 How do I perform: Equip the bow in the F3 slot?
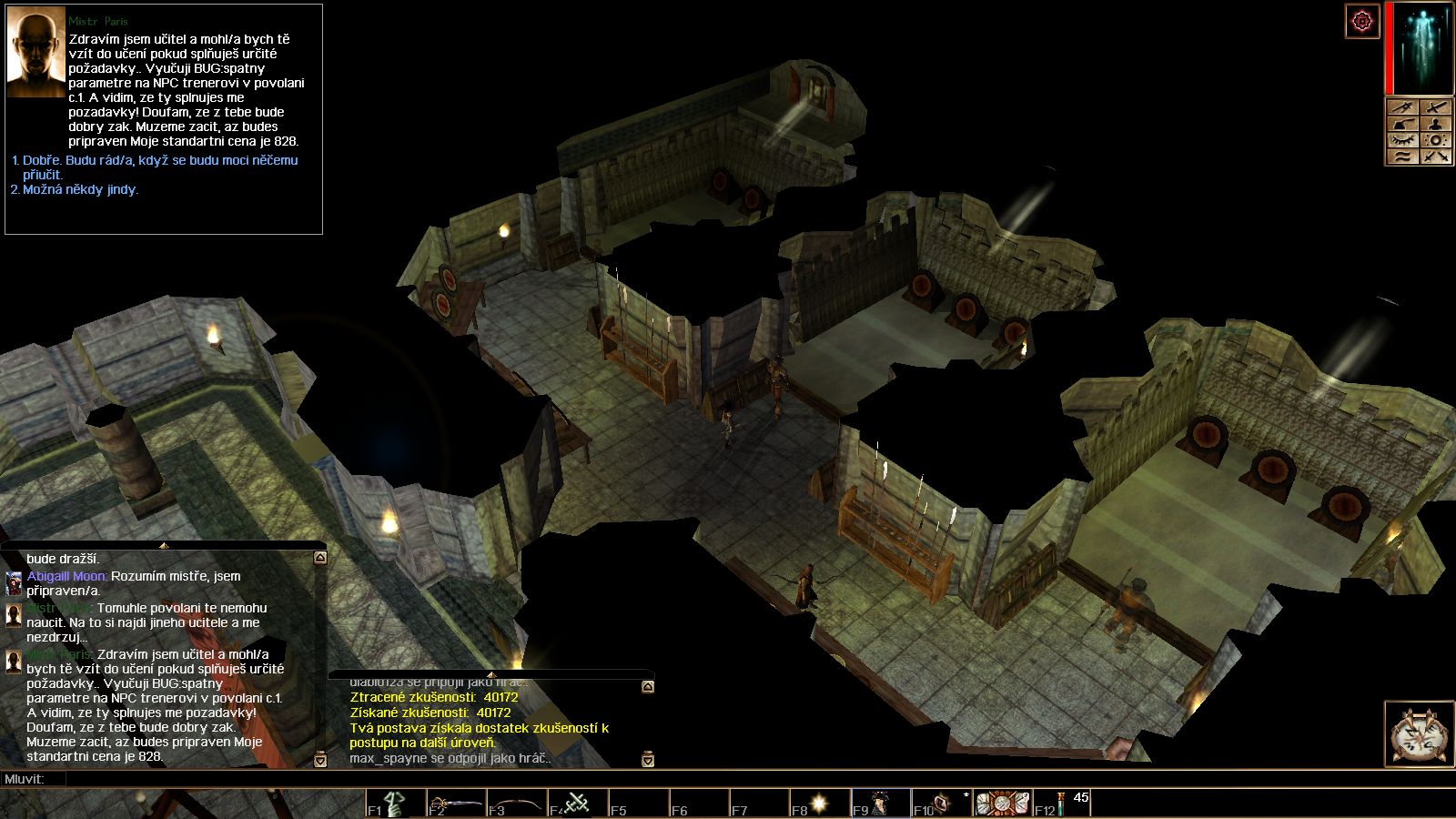(x=517, y=804)
